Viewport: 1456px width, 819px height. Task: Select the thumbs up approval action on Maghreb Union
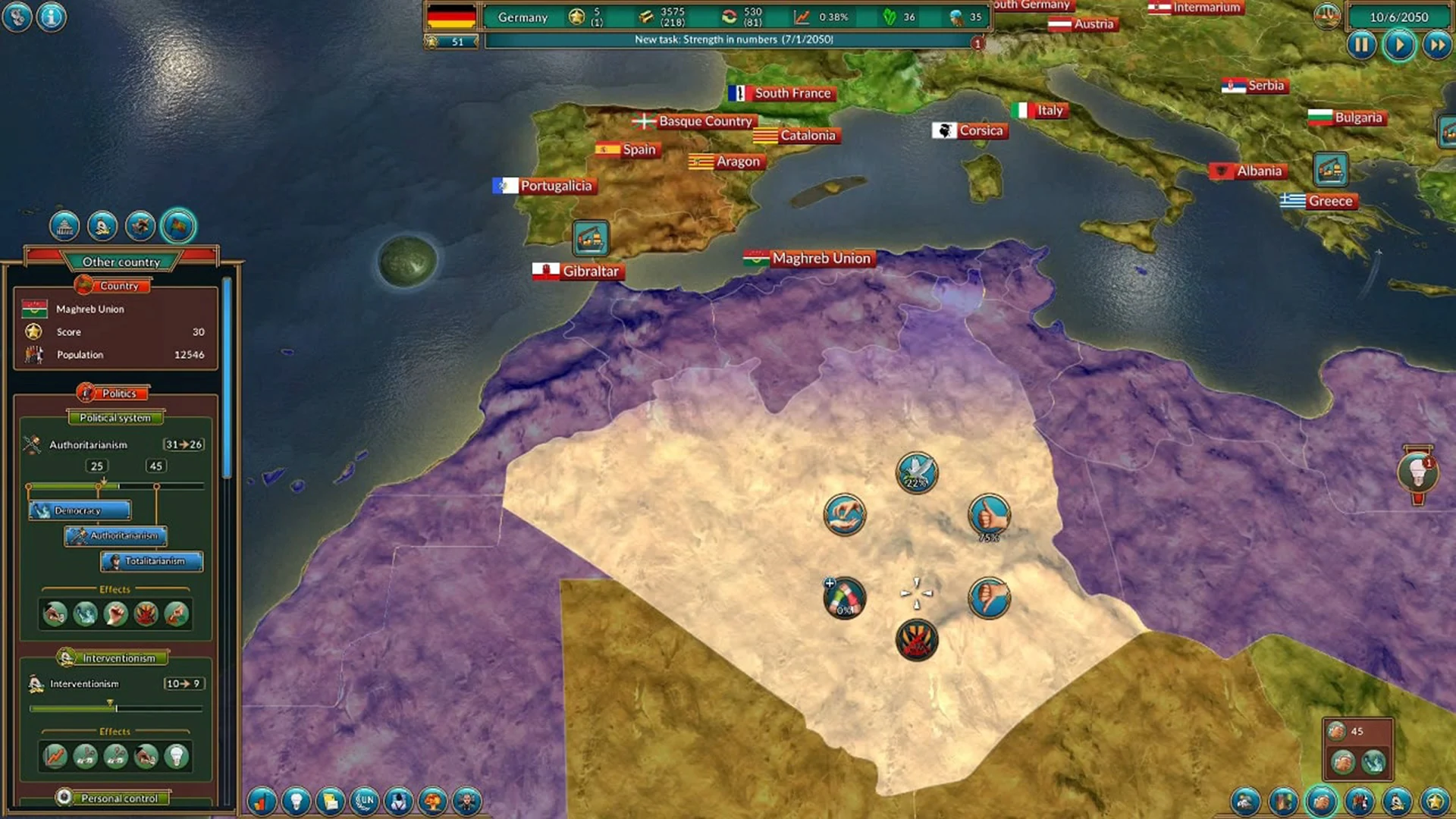[x=988, y=514]
